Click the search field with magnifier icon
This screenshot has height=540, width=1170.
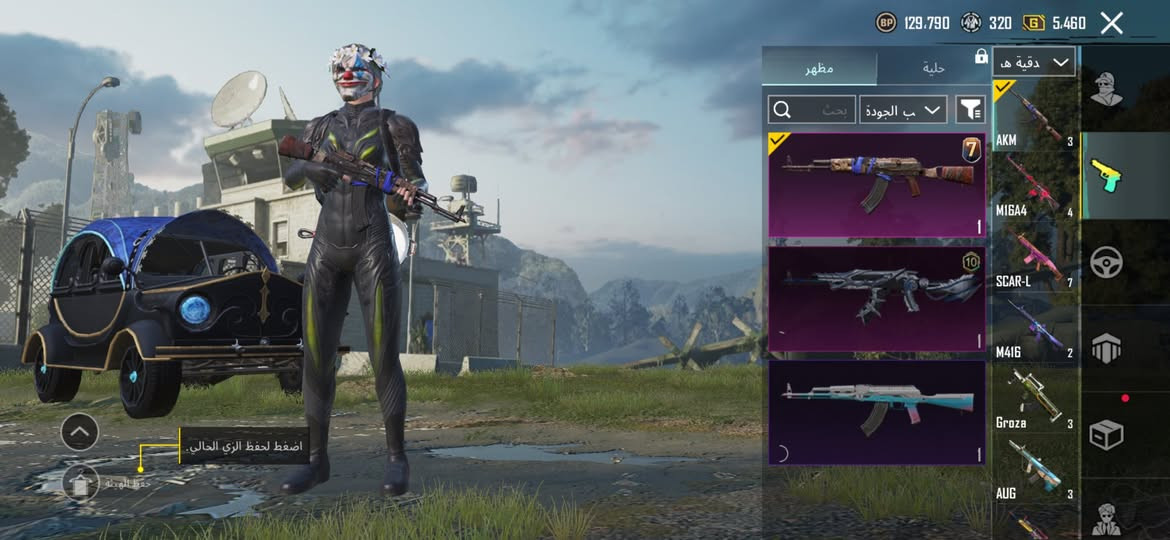click(811, 109)
